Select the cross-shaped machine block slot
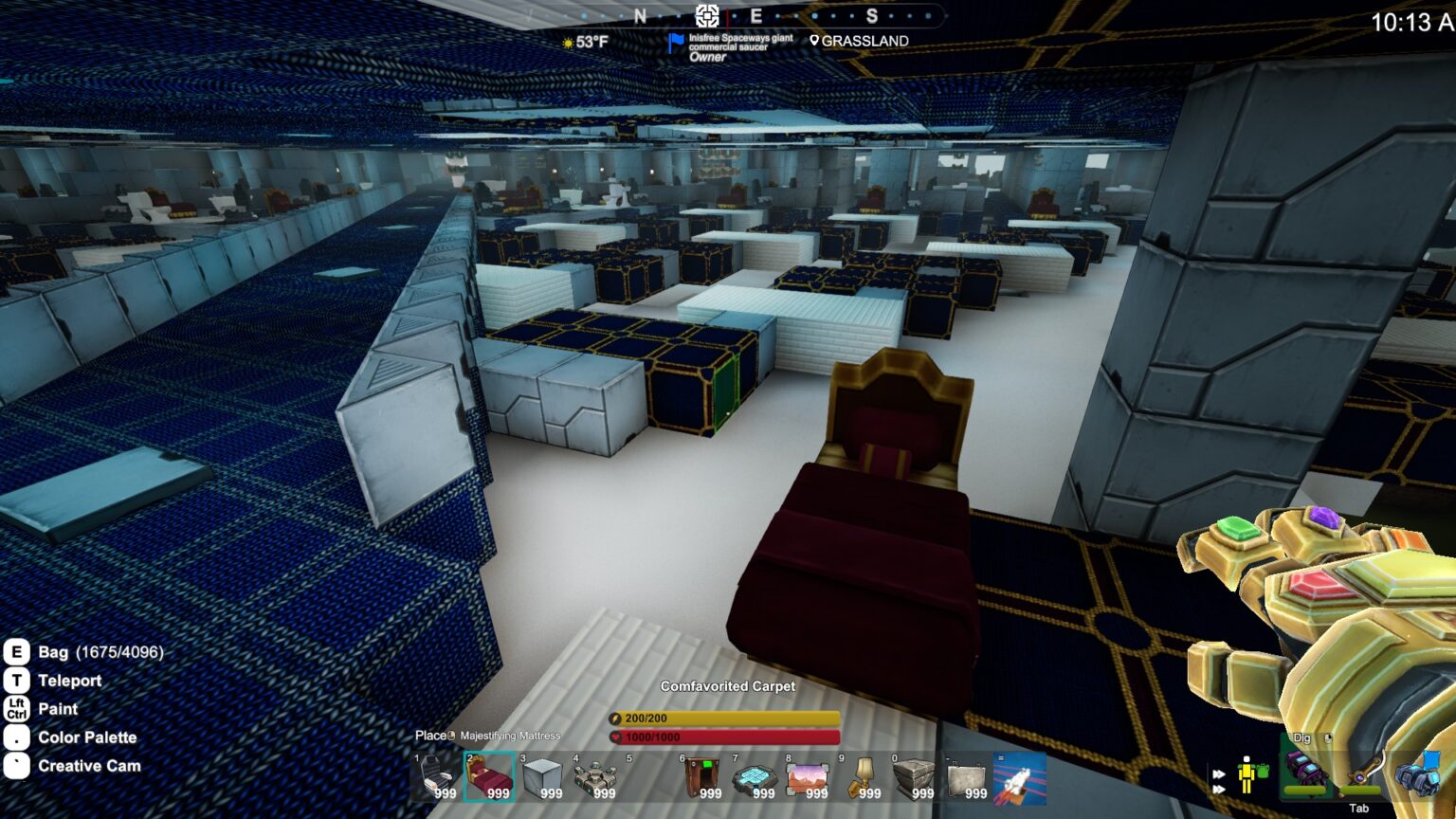This screenshot has height=819, width=1456. (595, 777)
